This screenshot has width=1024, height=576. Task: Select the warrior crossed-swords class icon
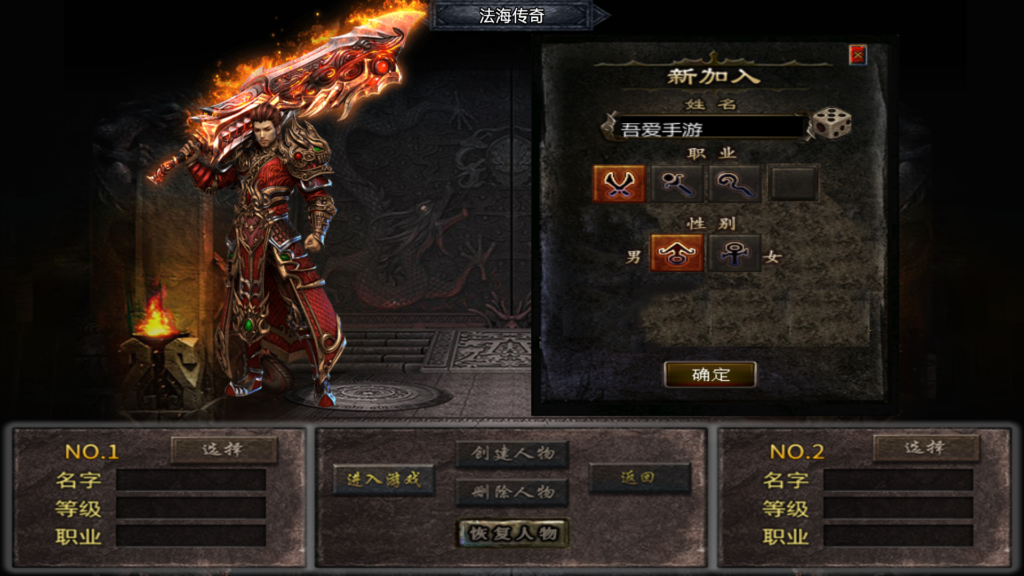point(619,184)
